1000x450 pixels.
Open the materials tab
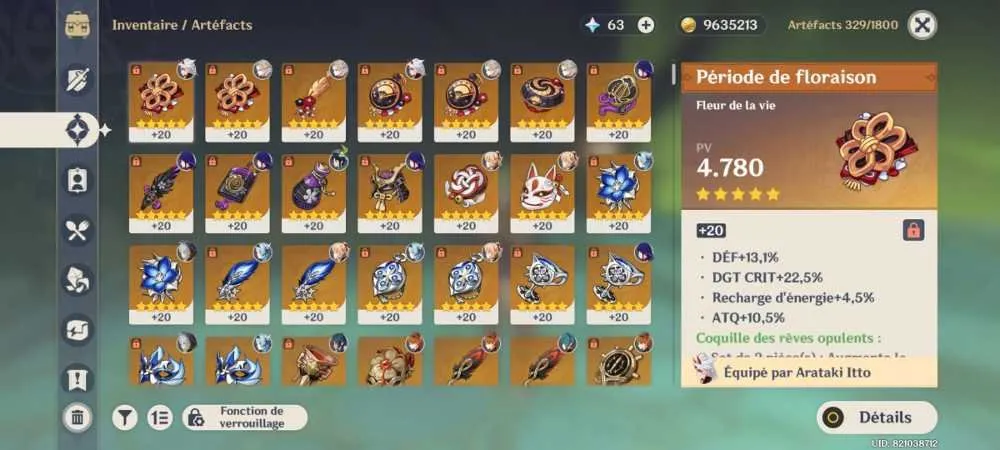[x=78, y=280]
